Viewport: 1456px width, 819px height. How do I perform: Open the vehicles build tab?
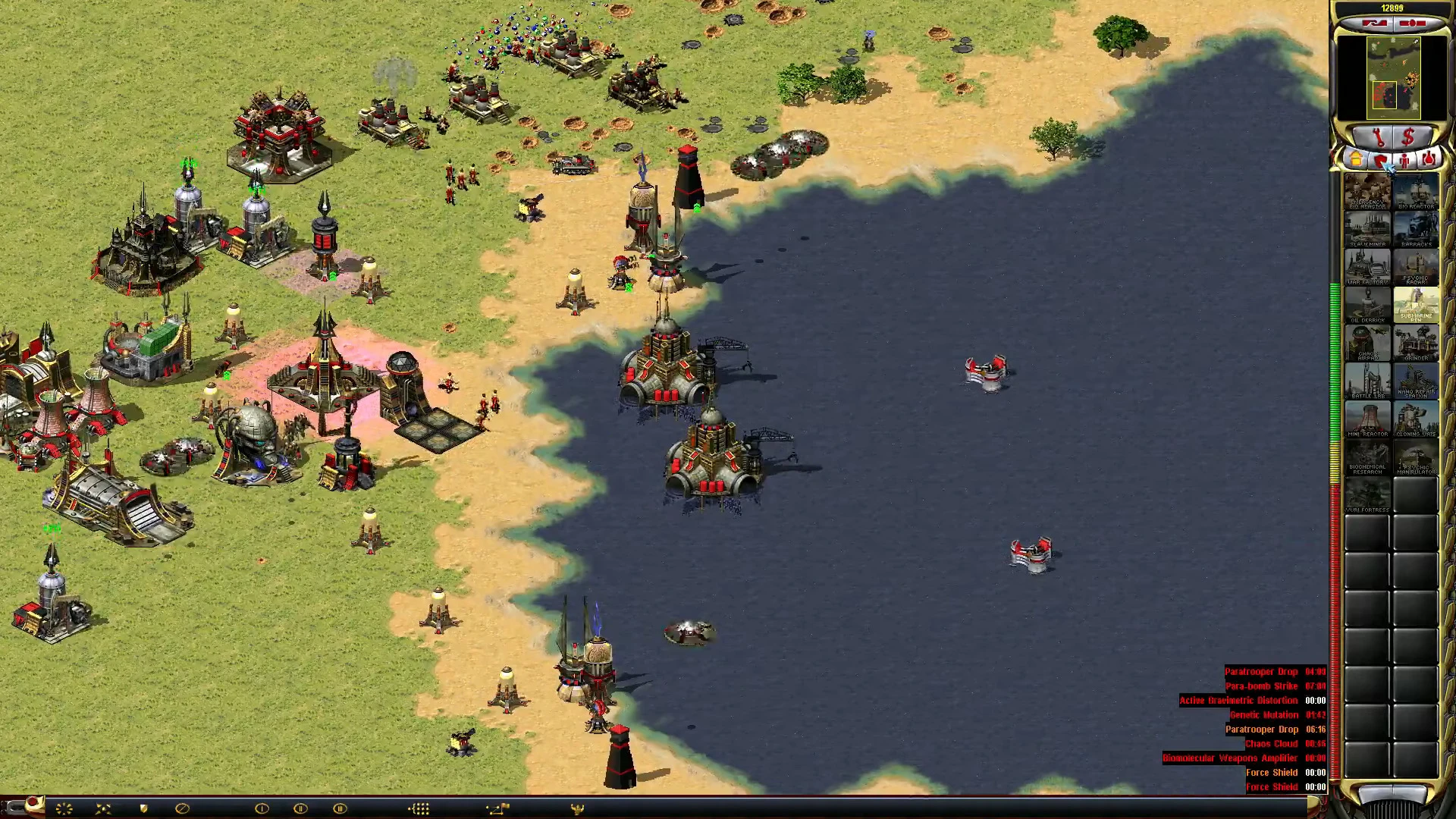pyautogui.click(x=1429, y=161)
